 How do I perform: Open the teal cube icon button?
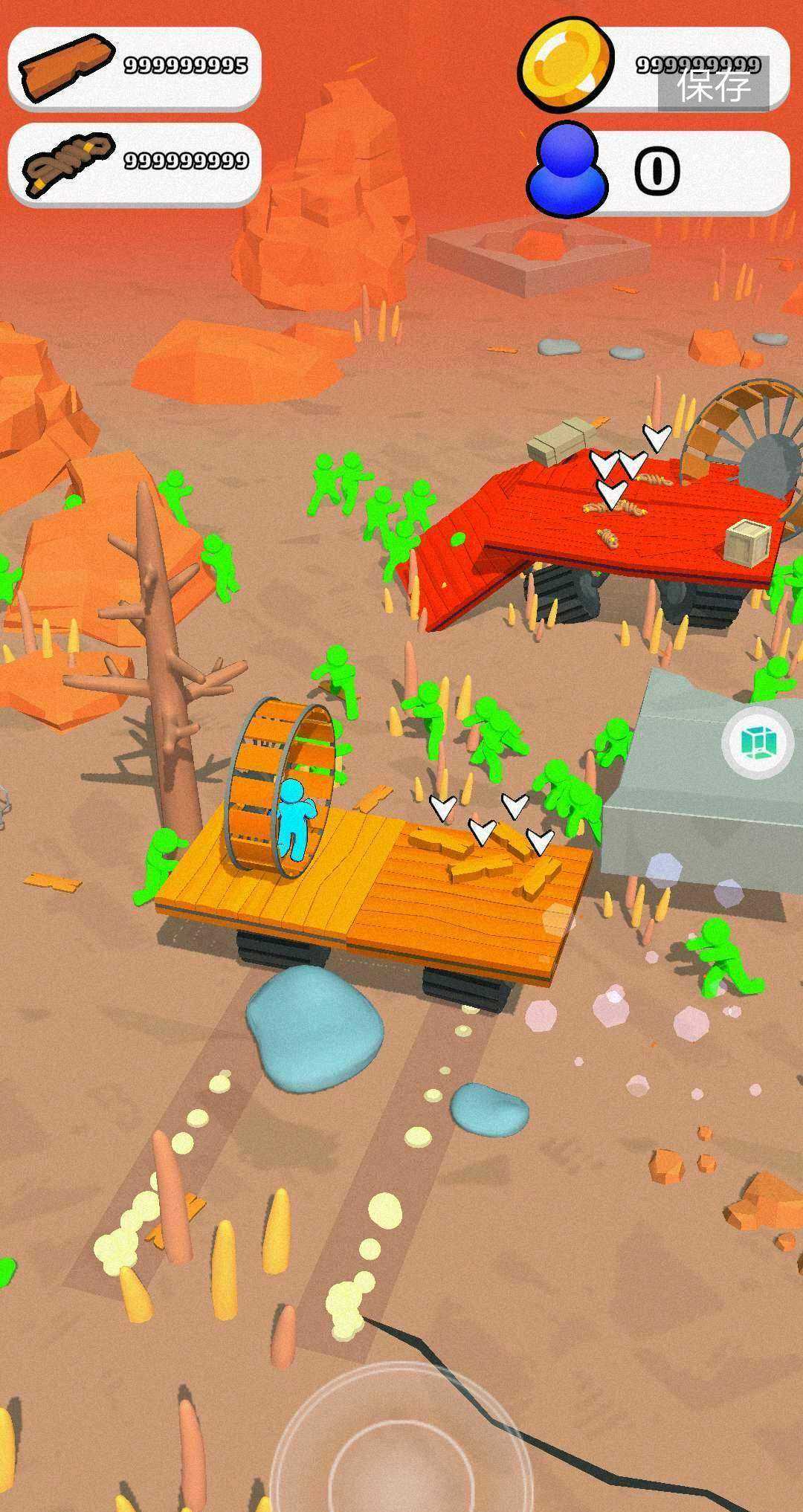click(x=758, y=742)
